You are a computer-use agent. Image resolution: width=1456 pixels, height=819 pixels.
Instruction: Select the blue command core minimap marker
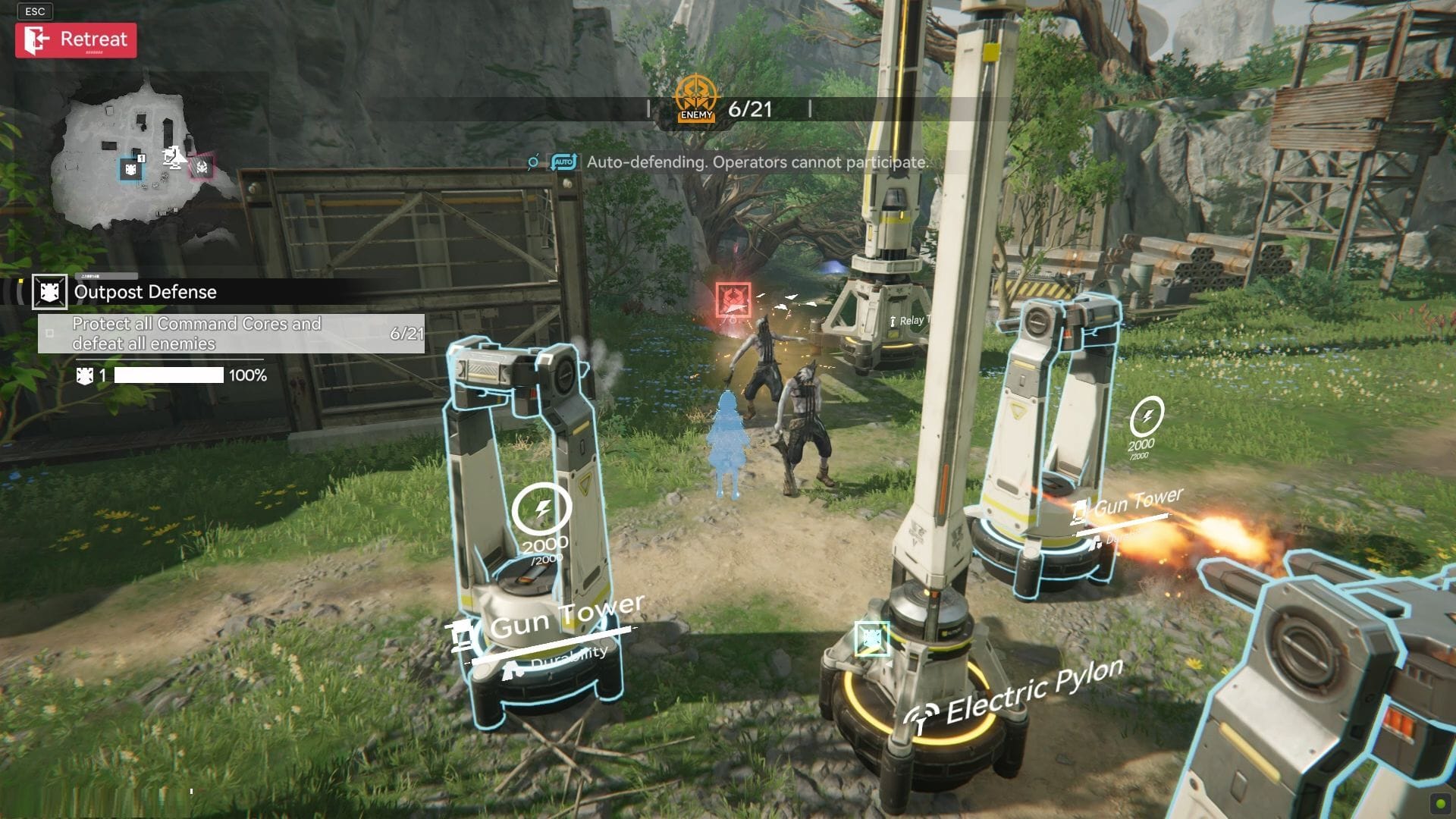[131, 168]
